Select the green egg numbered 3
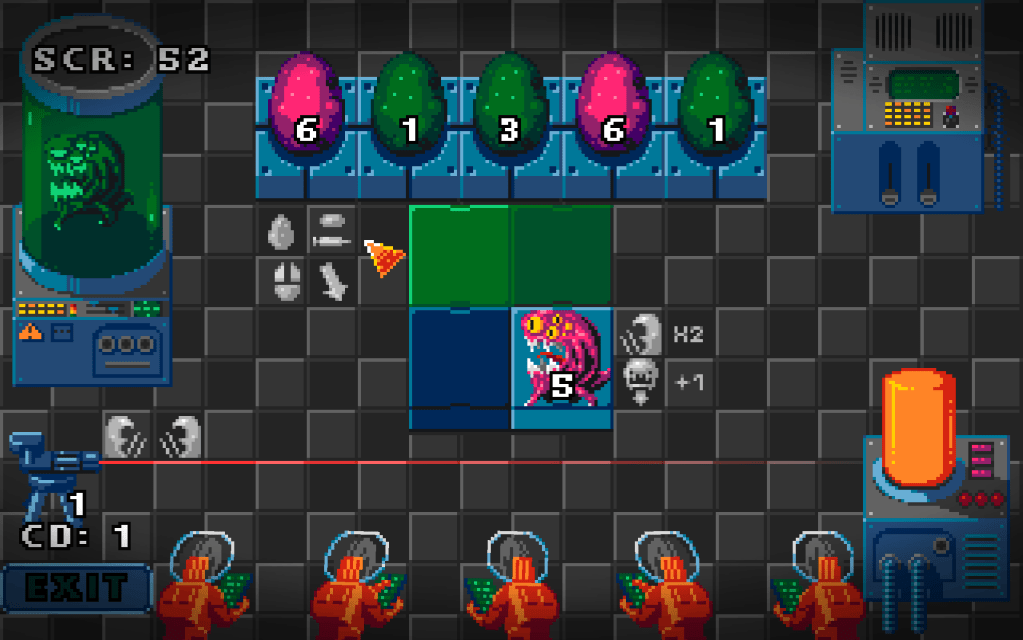Viewport: 1023px width, 640px height. [510, 108]
